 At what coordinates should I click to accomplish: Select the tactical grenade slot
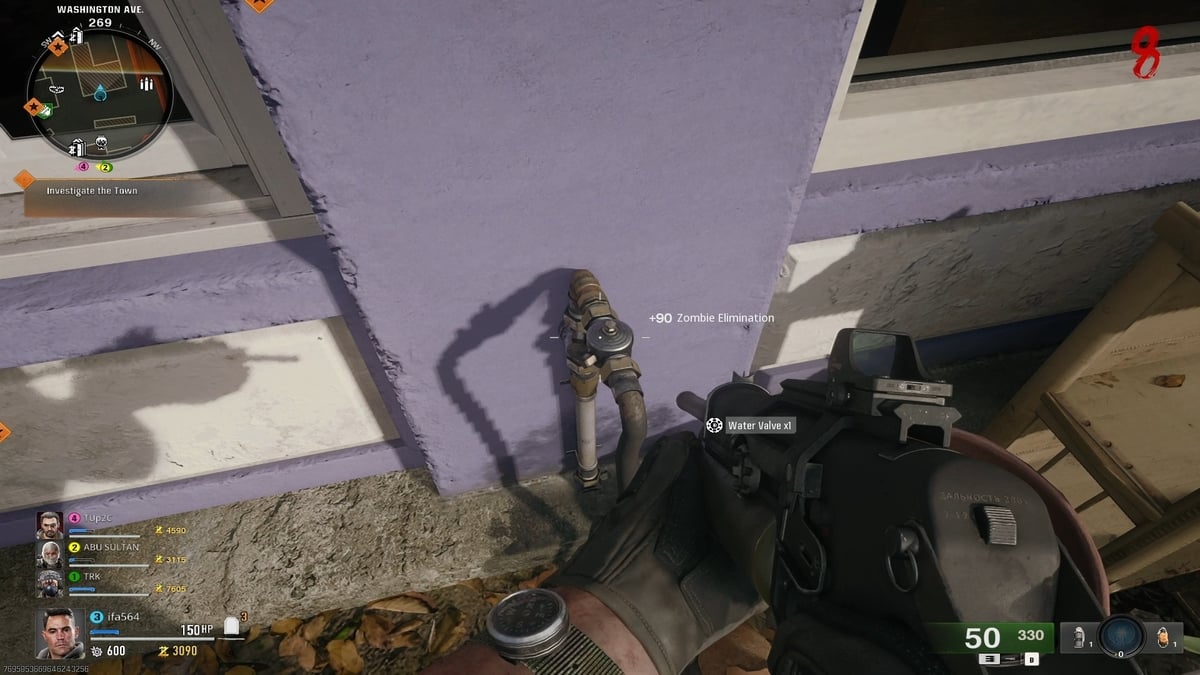[x=1079, y=635]
